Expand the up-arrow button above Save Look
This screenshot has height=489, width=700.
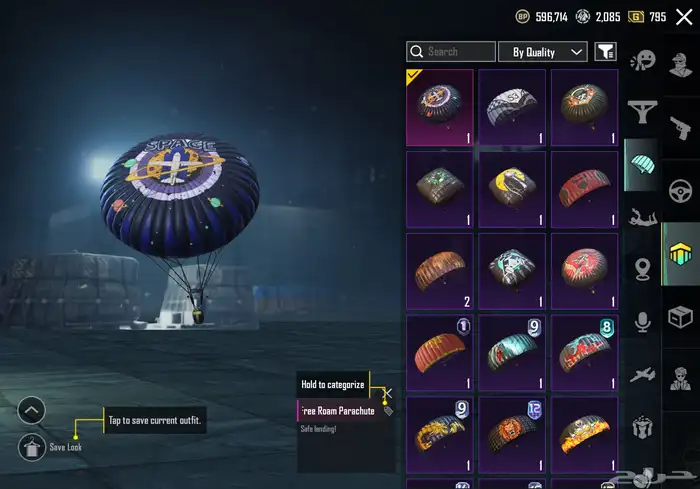pos(32,410)
